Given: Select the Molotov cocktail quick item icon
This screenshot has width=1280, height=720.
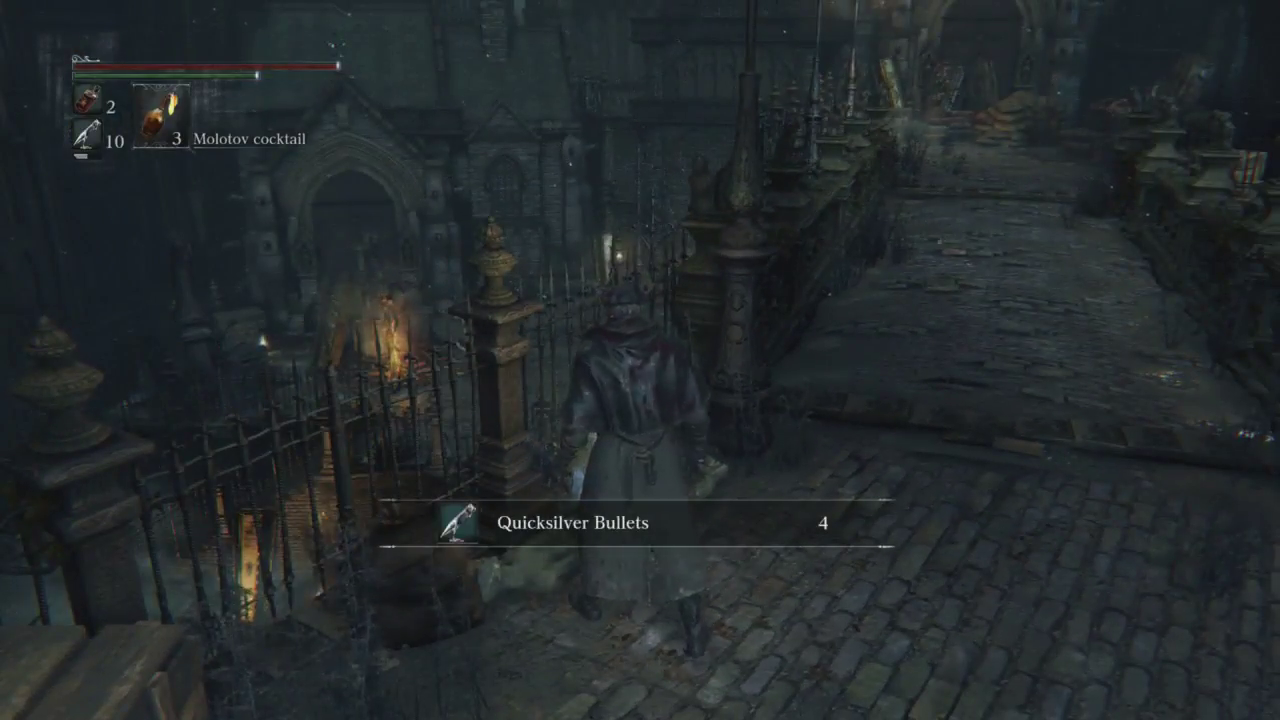Looking at the screenshot, I should coord(160,115).
